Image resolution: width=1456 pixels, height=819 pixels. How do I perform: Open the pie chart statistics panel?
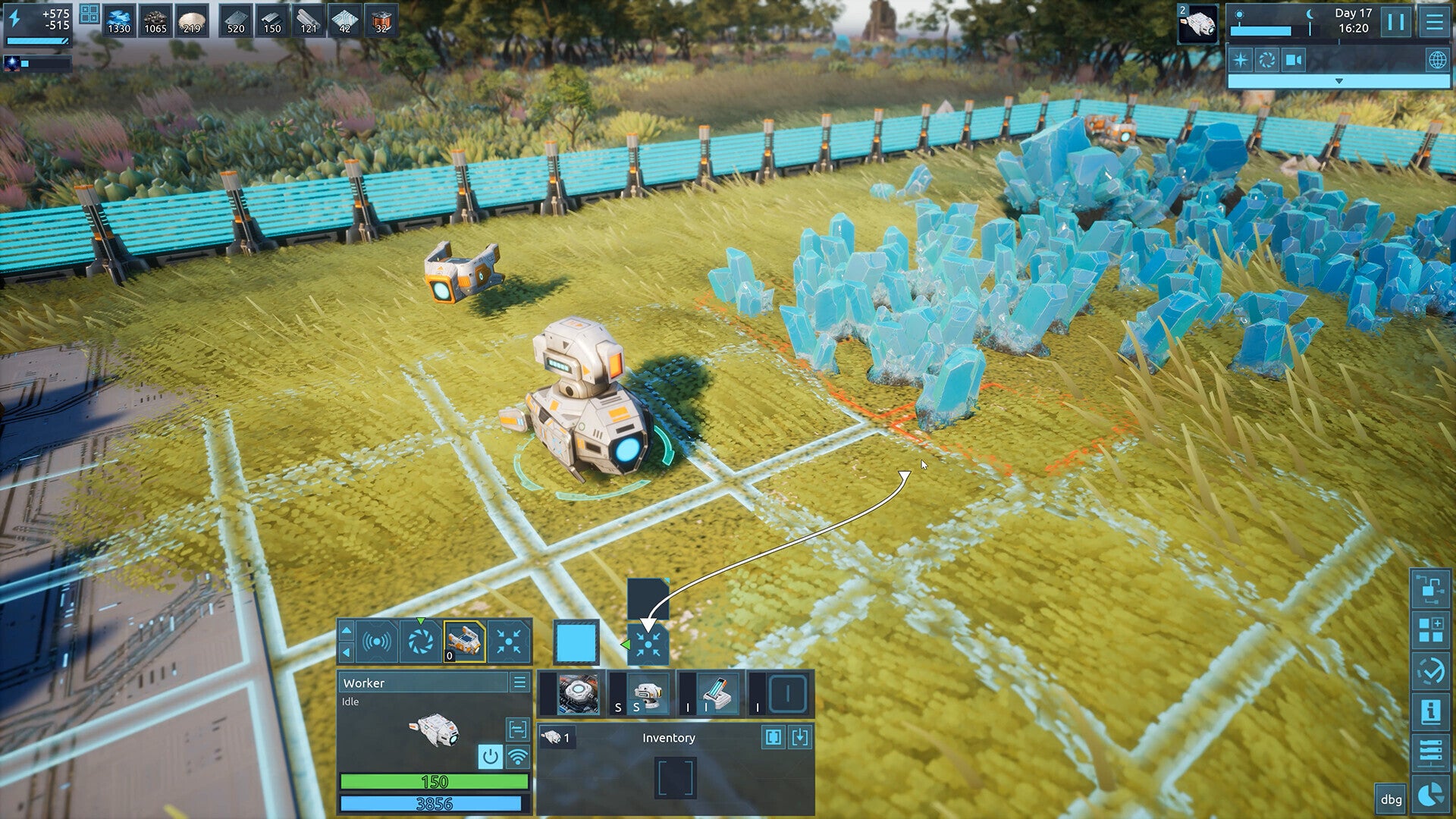[x=1430, y=794]
